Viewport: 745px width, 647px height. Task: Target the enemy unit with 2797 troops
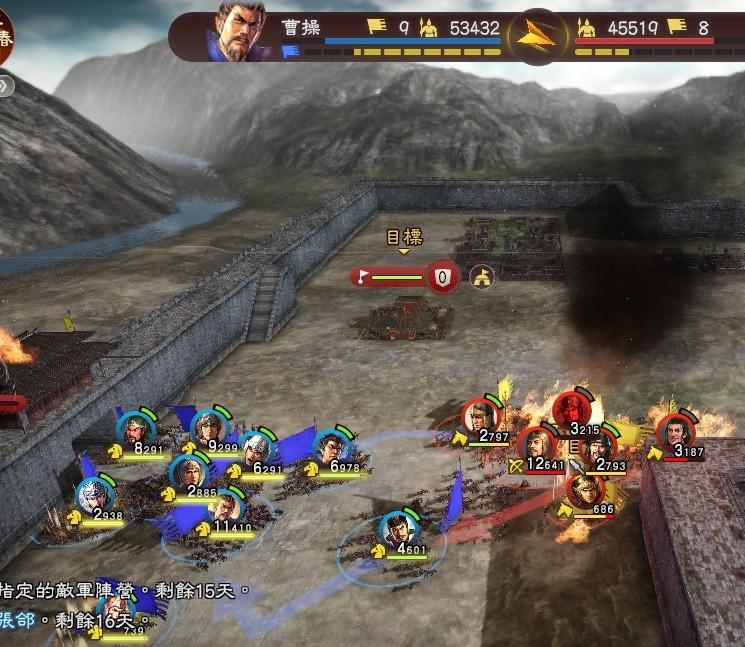coord(481,418)
